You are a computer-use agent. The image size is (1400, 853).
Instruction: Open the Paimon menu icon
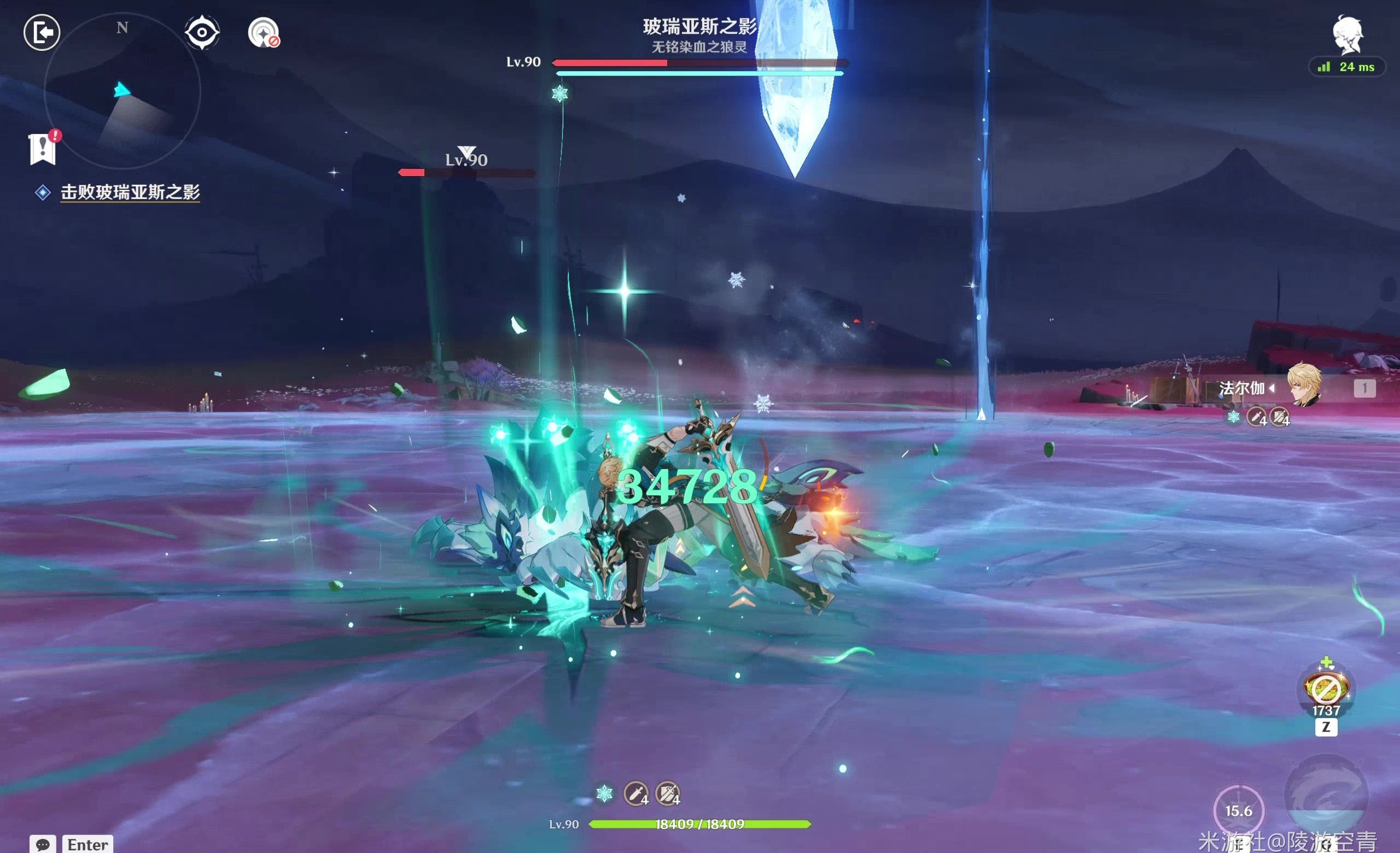click(1347, 35)
